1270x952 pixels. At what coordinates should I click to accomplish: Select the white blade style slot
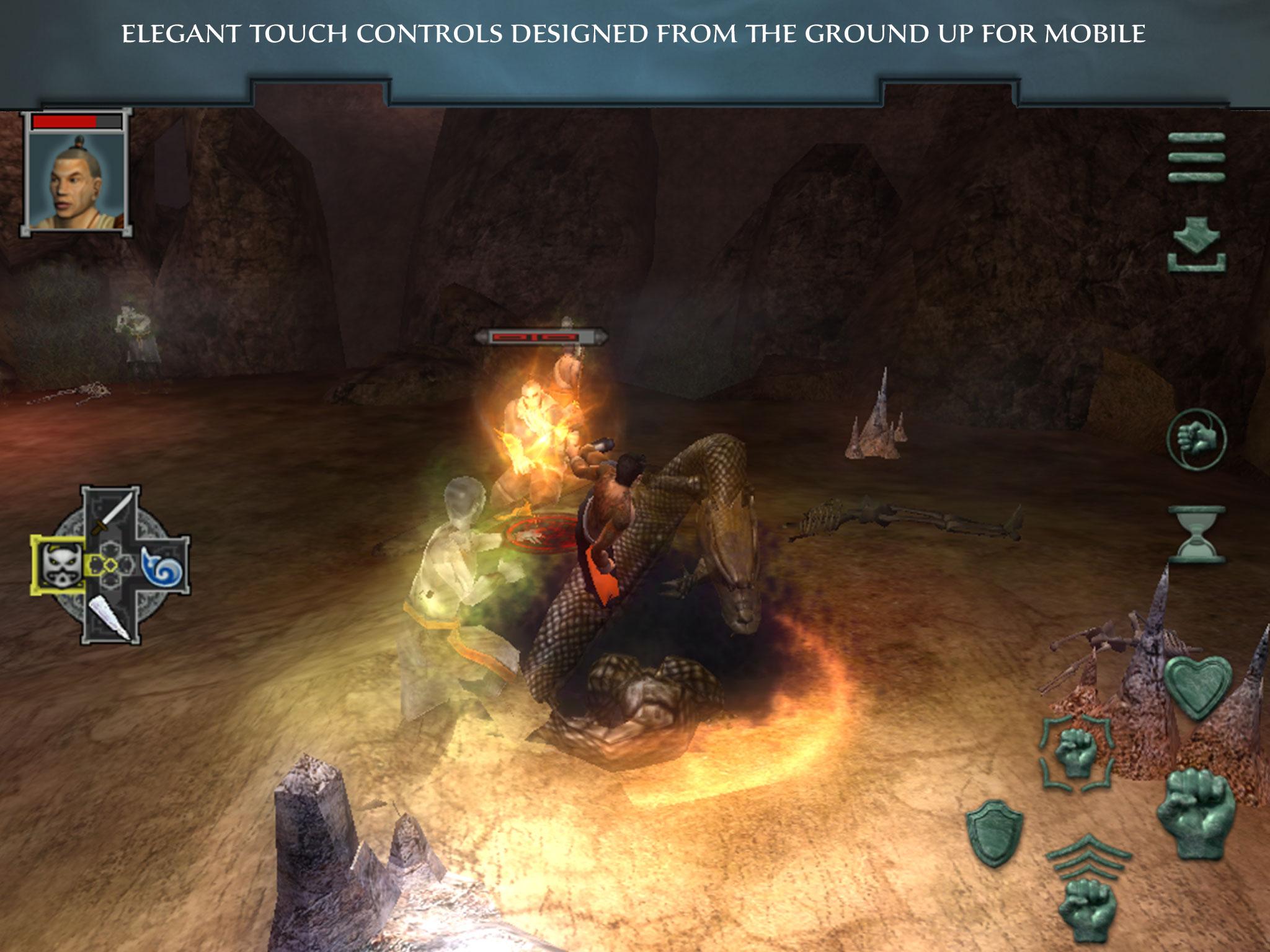[x=112, y=615]
